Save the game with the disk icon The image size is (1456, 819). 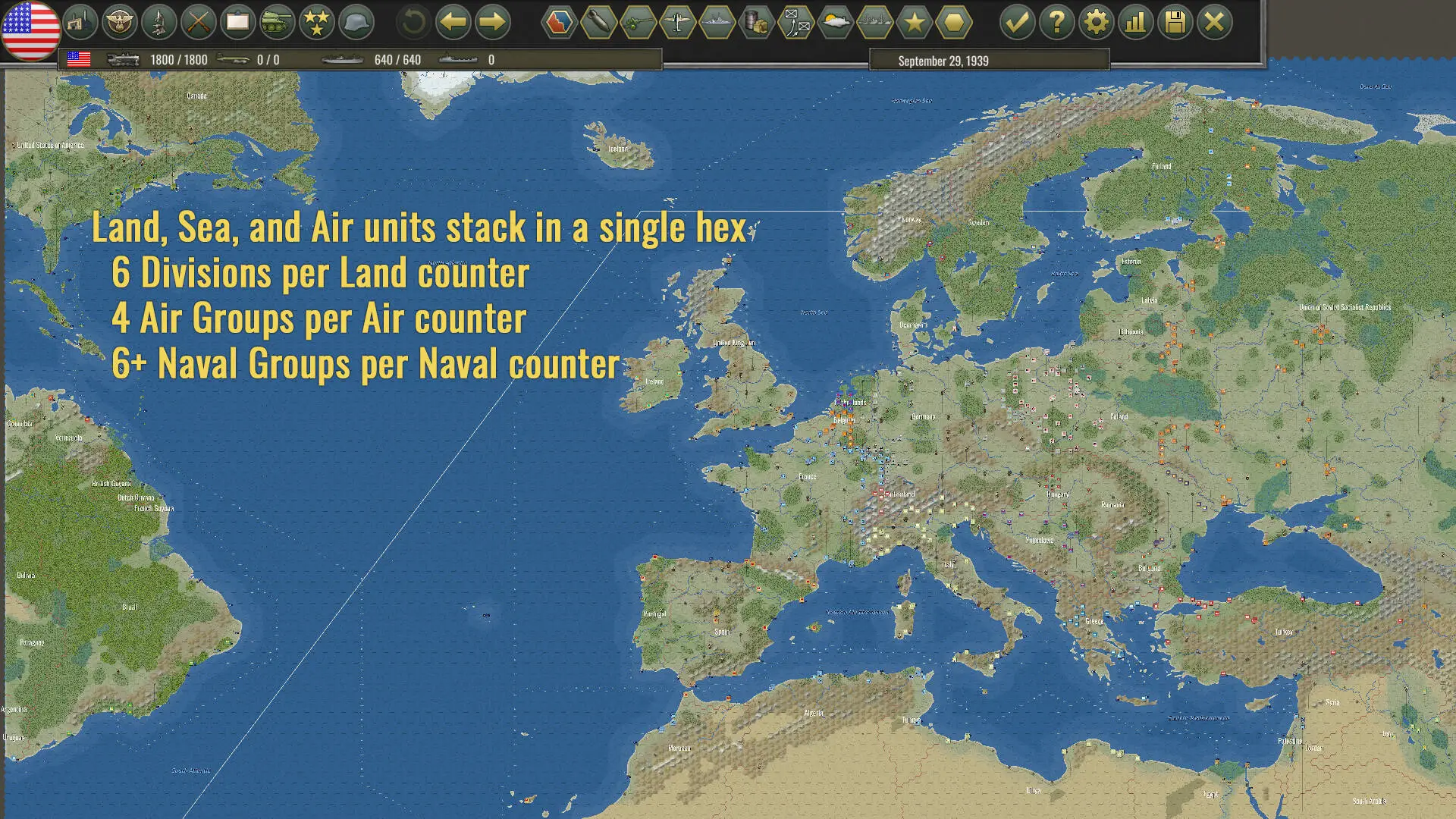pyautogui.click(x=1175, y=22)
